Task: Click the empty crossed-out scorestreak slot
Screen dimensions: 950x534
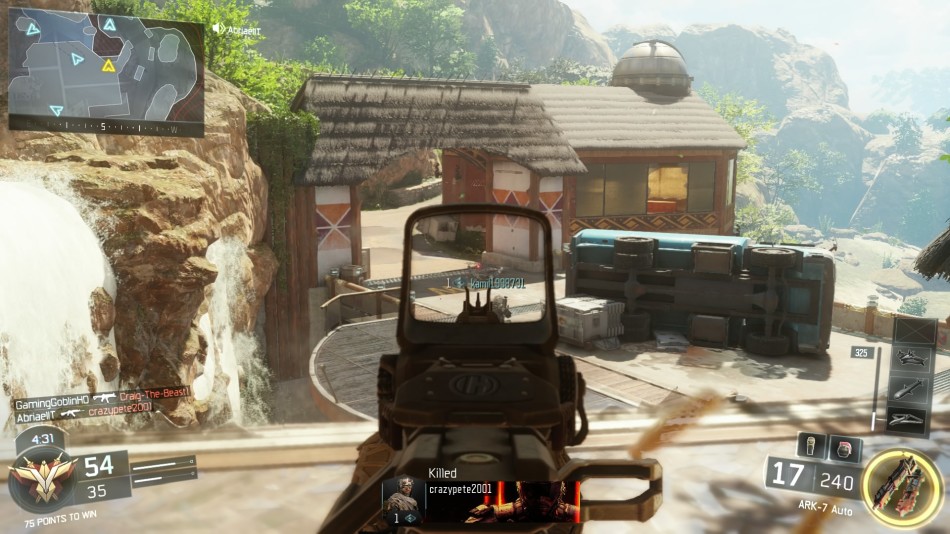Action: pos(914,331)
